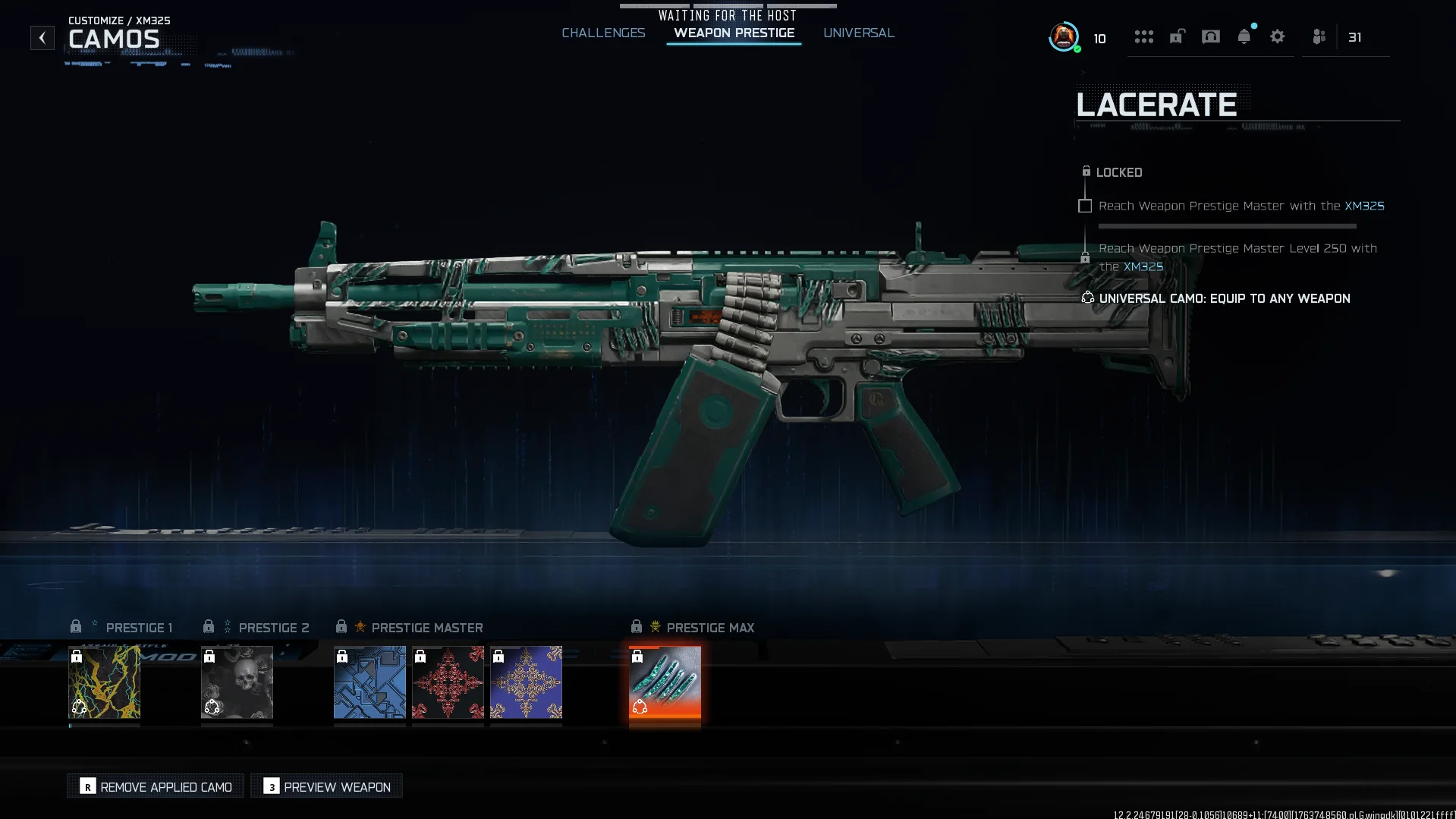This screenshot has width=1456, height=819.
Task: Select the Weapon Prestige tab
Action: [734, 33]
